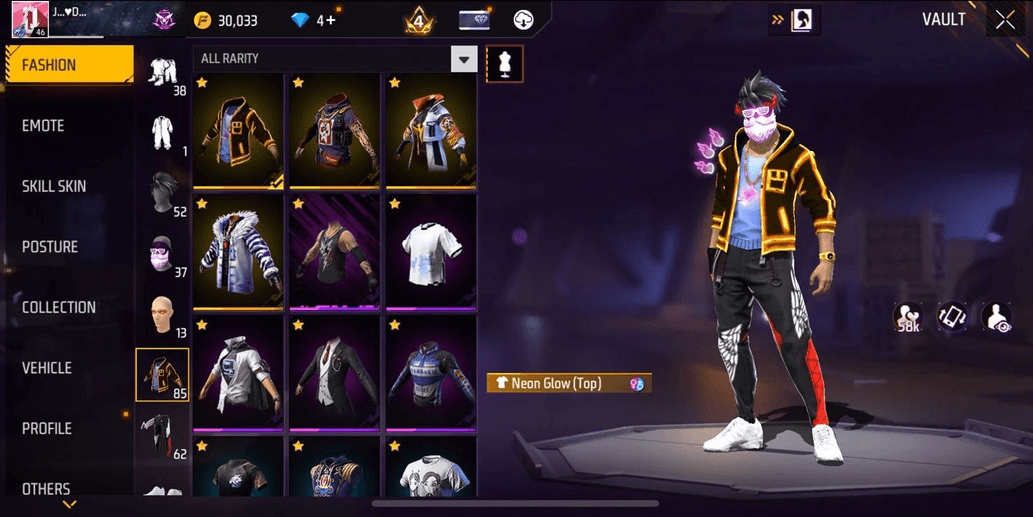Pick the black suit jacket top
1033x517 pixels.
[334, 373]
